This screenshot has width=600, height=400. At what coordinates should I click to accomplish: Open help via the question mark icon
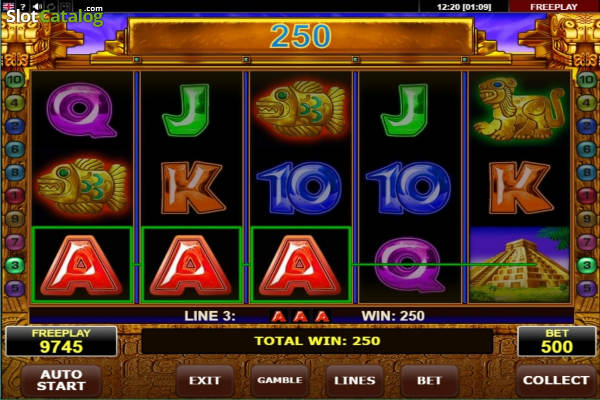[x=23, y=5]
